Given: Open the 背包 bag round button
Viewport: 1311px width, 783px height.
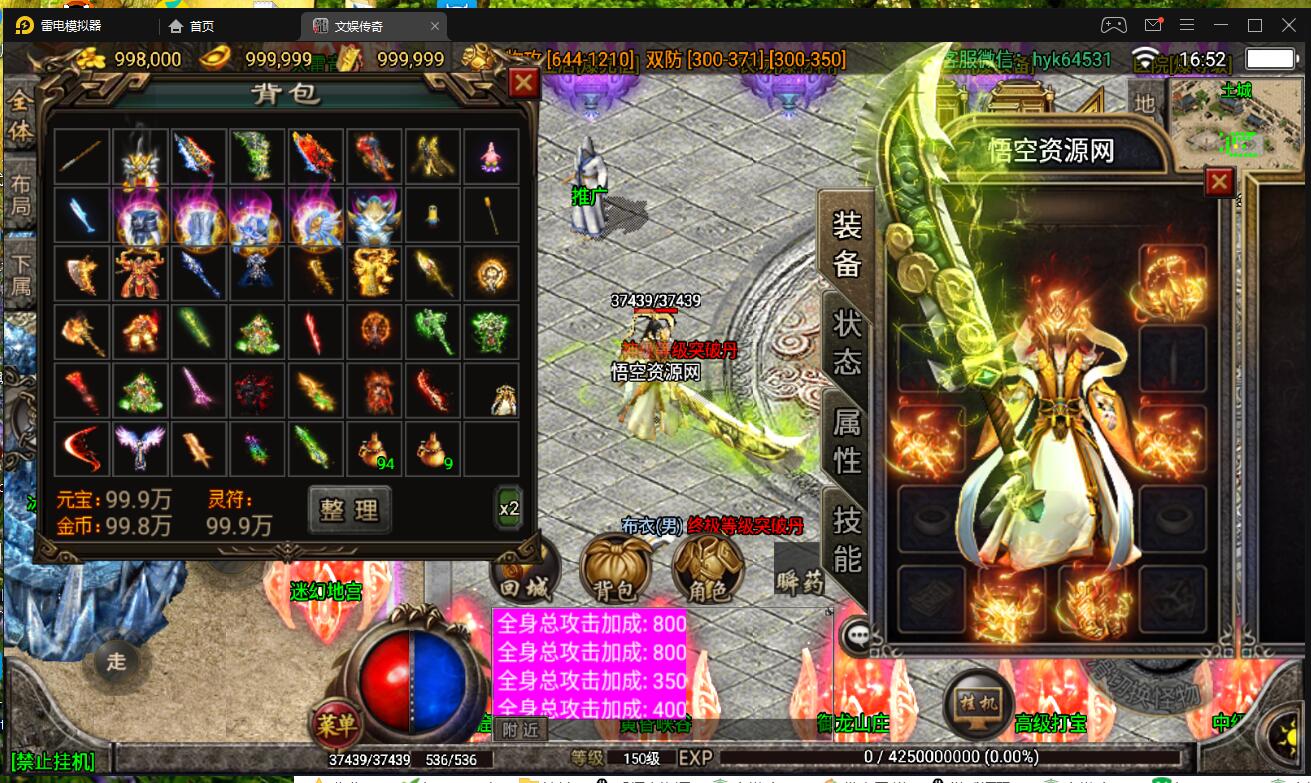Looking at the screenshot, I should tap(615, 572).
